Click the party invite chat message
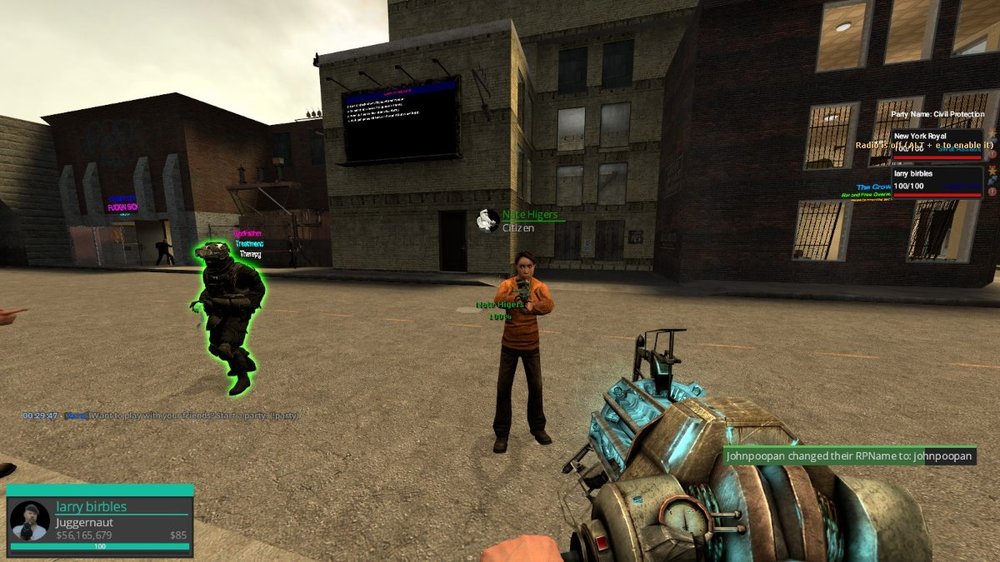1000x562 pixels. click(x=160, y=415)
